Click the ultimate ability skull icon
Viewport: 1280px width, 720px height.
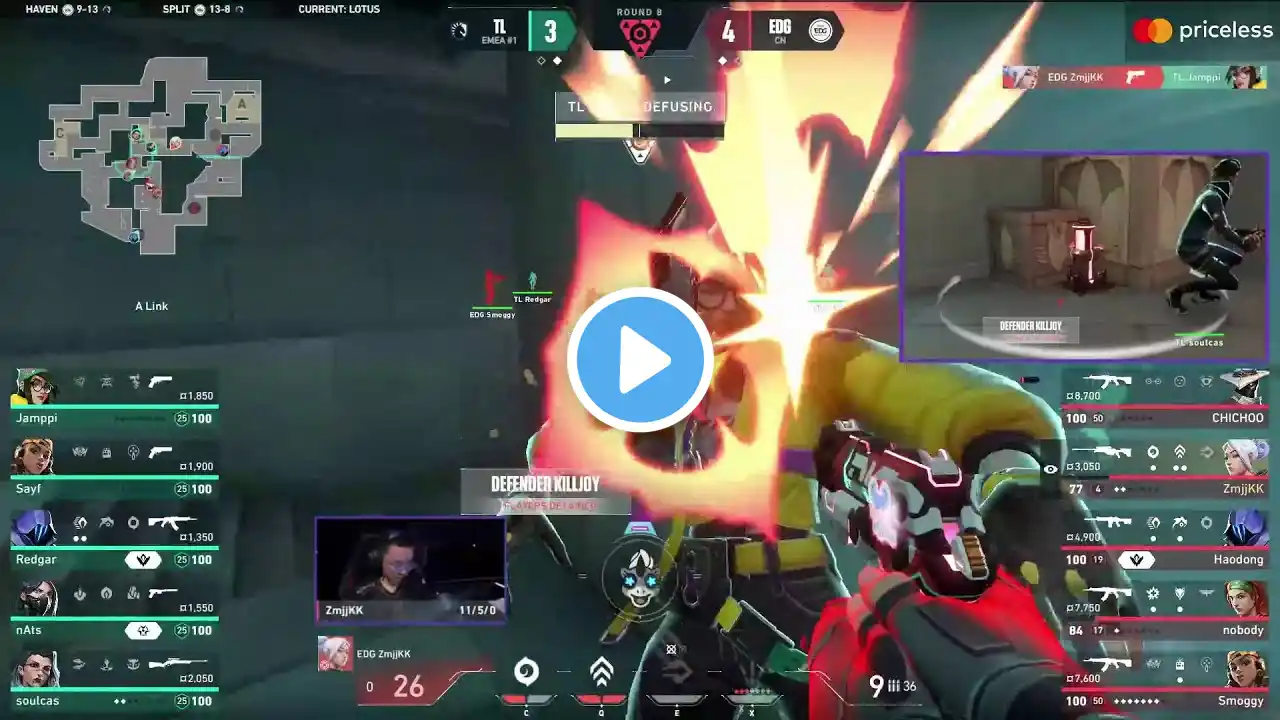(640, 578)
